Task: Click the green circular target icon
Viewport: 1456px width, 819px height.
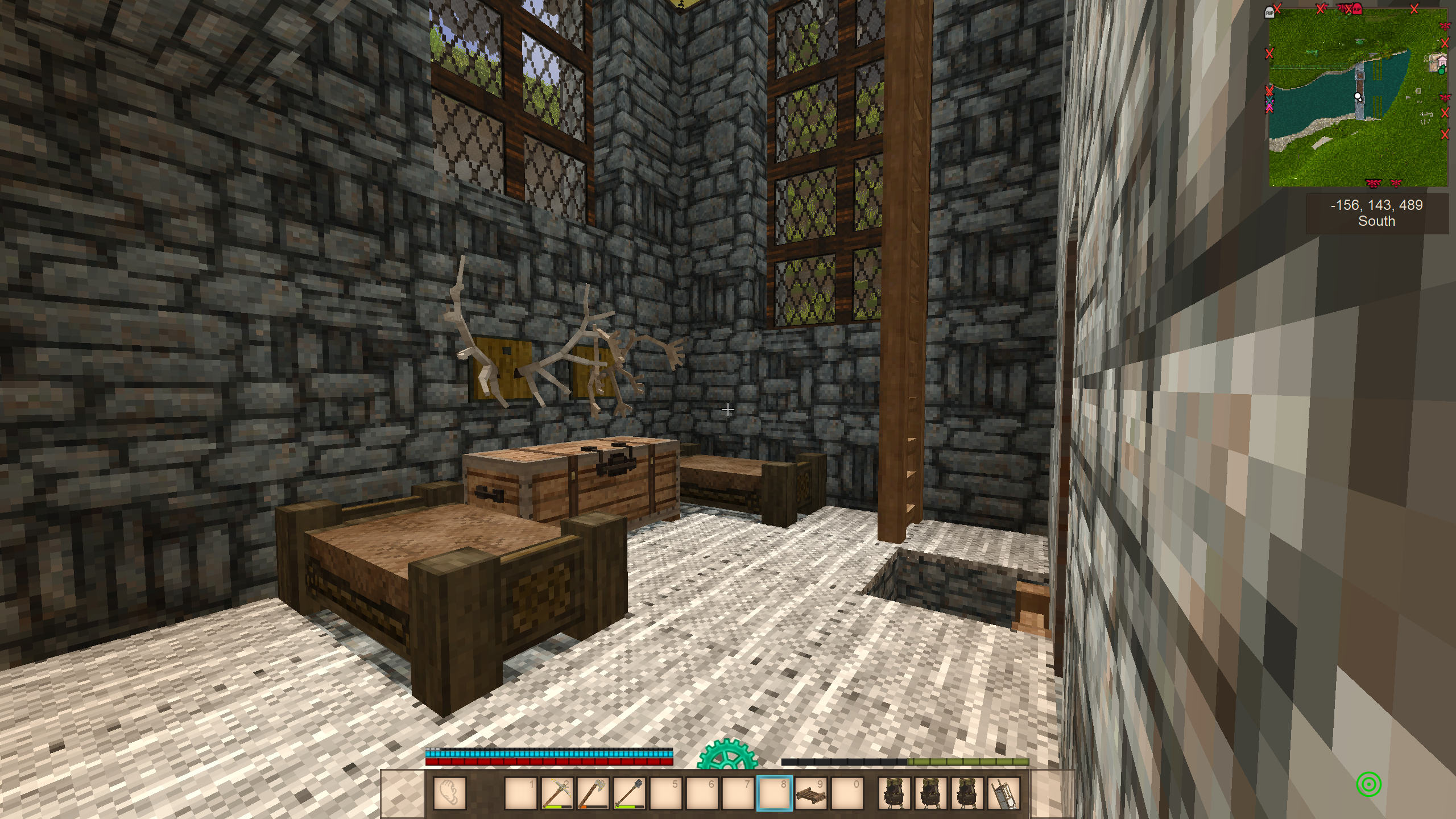Action: [x=1368, y=784]
